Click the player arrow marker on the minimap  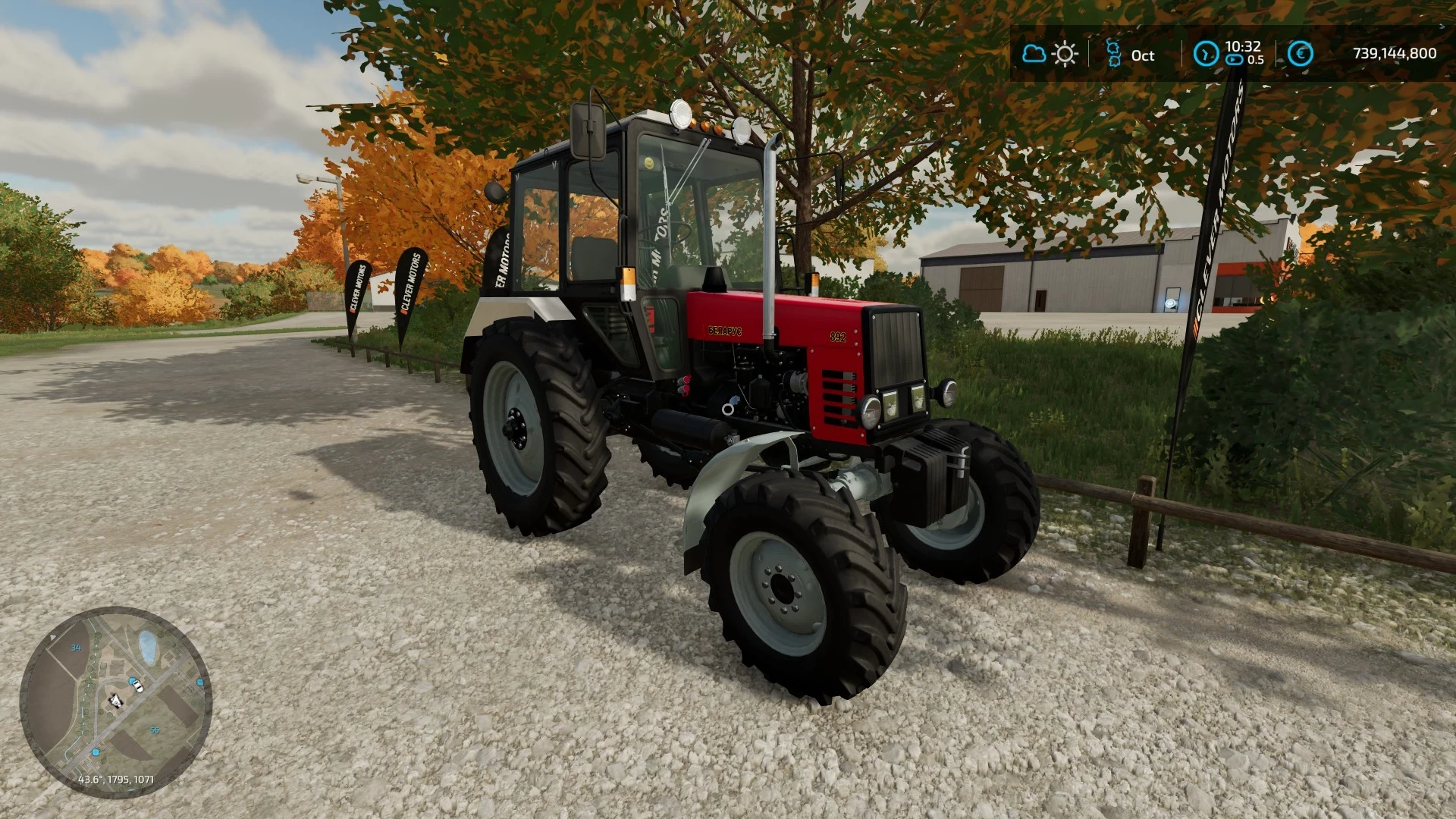[x=116, y=701]
